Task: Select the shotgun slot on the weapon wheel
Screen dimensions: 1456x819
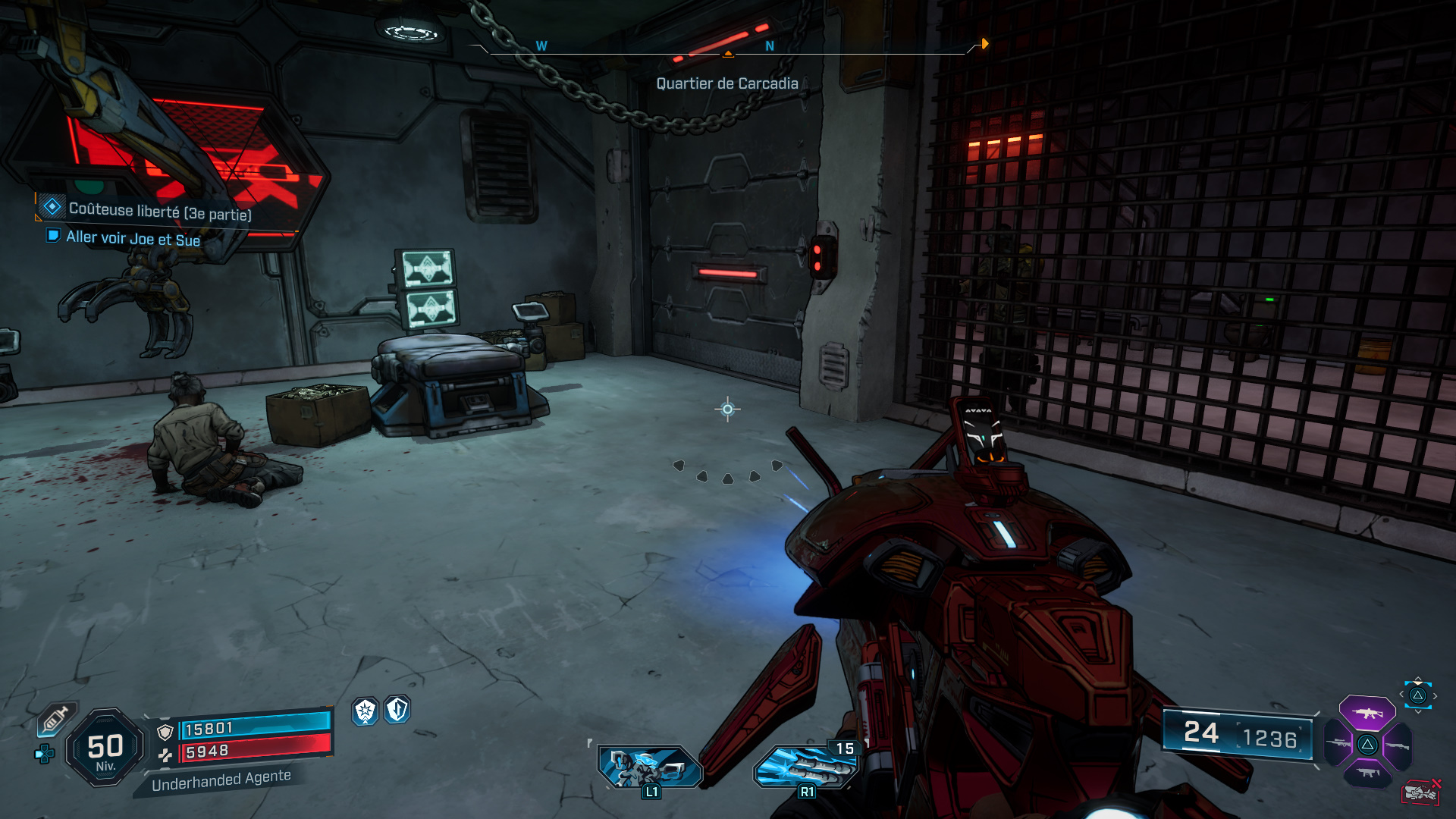Action: (1398, 745)
